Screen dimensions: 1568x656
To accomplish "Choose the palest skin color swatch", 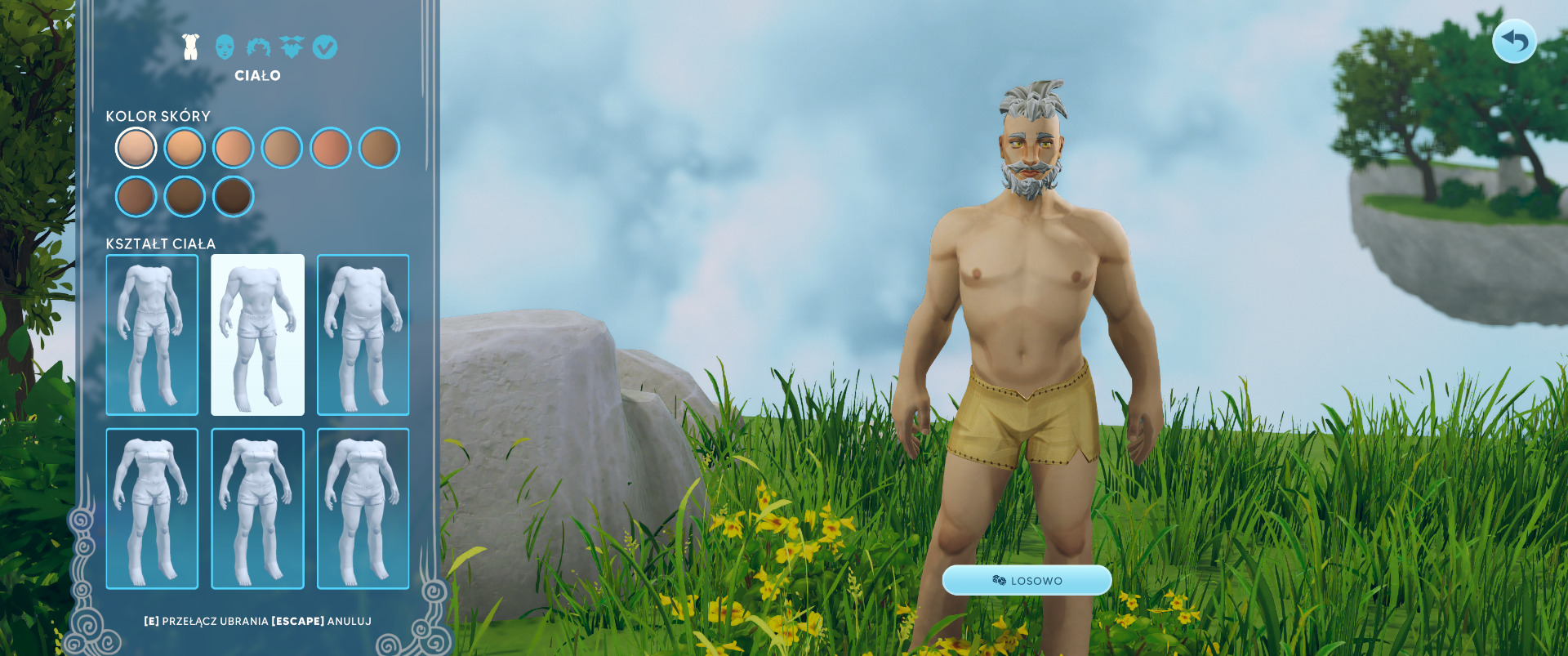I will click(x=136, y=148).
